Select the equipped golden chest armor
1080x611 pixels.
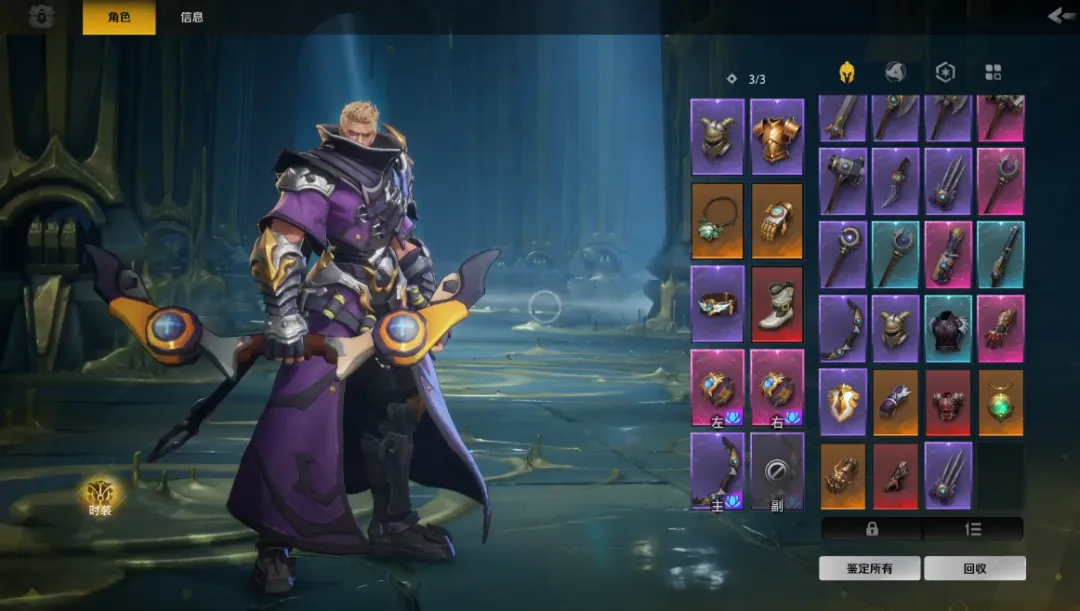777,137
